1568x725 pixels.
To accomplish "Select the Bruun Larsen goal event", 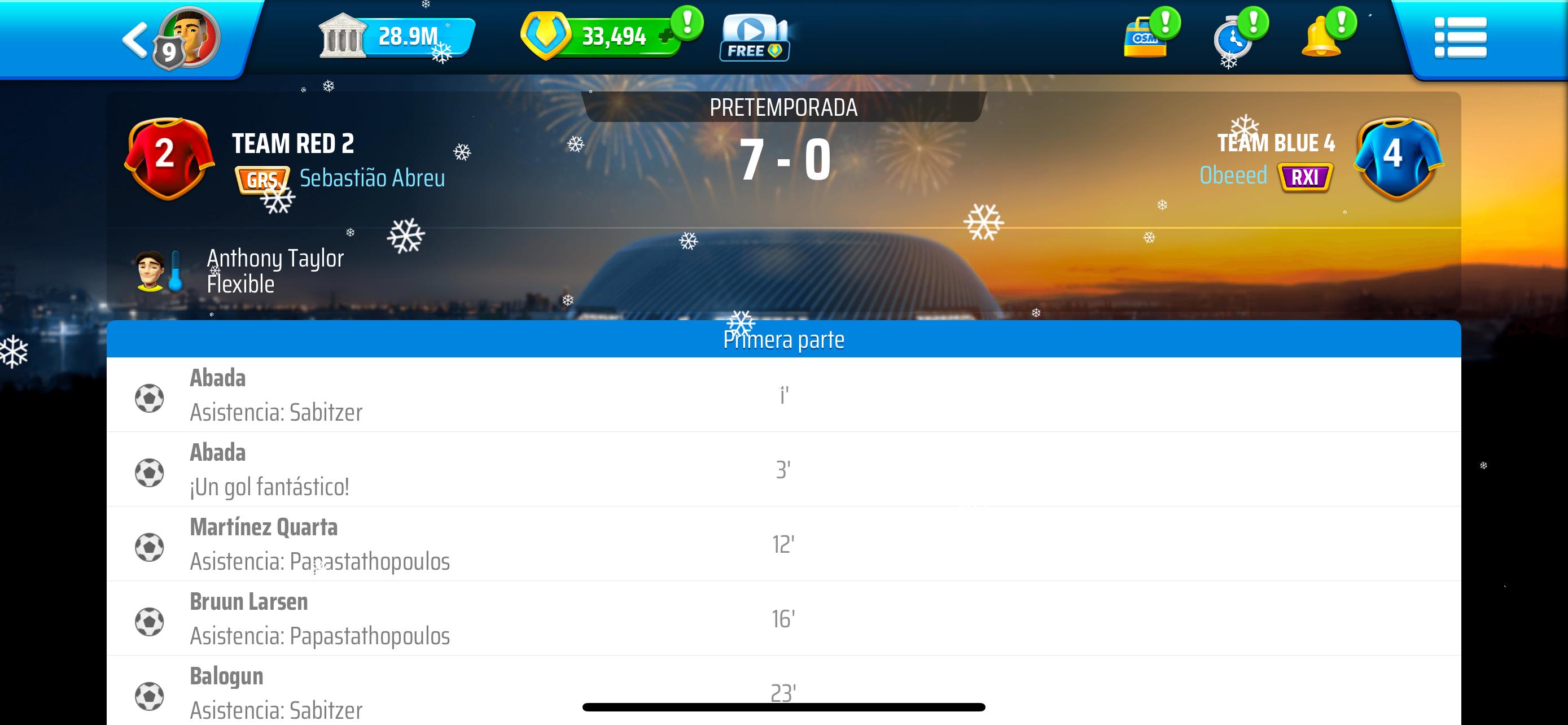I will point(783,618).
